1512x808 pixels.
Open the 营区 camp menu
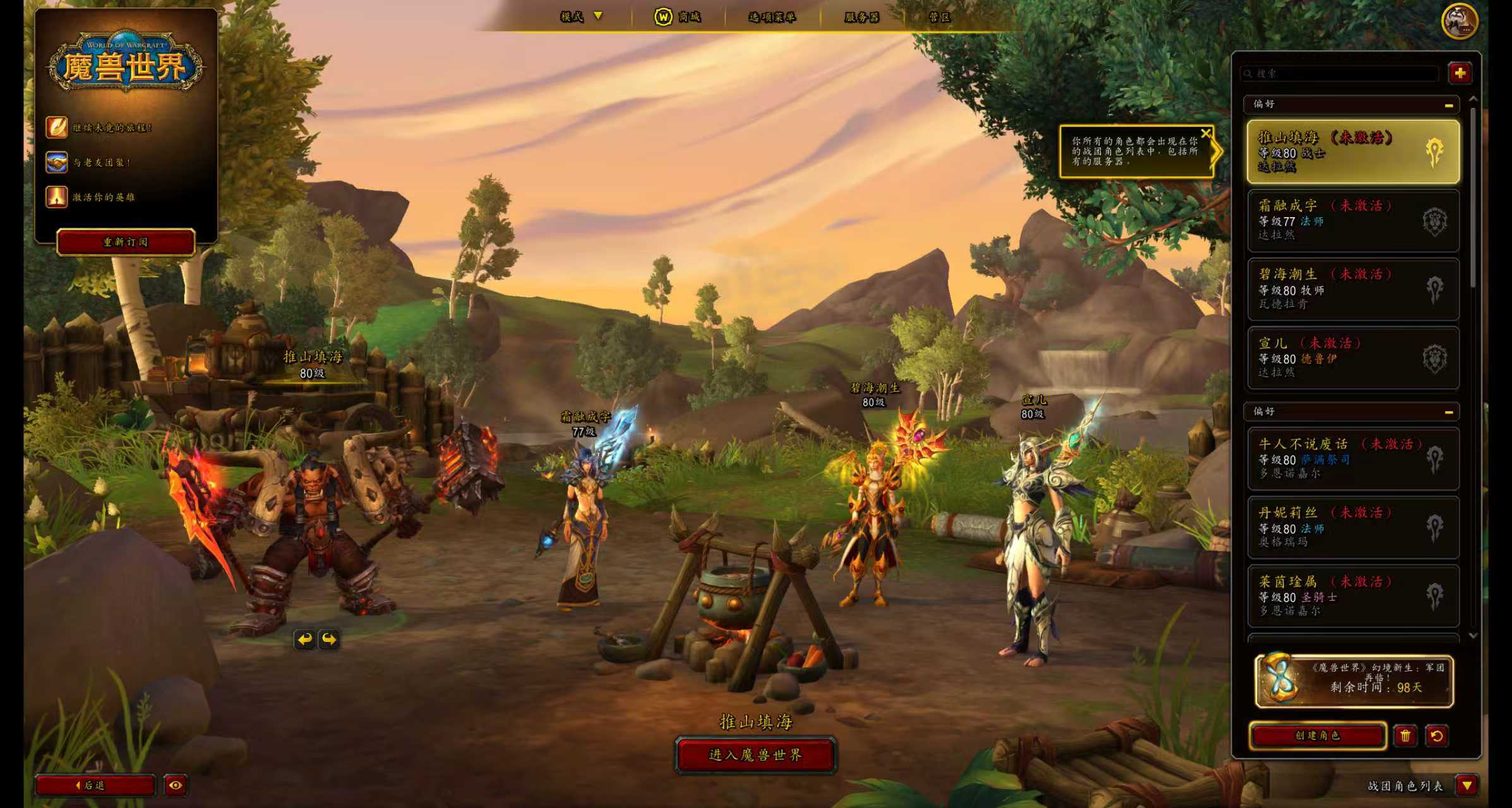pyautogui.click(x=939, y=17)
